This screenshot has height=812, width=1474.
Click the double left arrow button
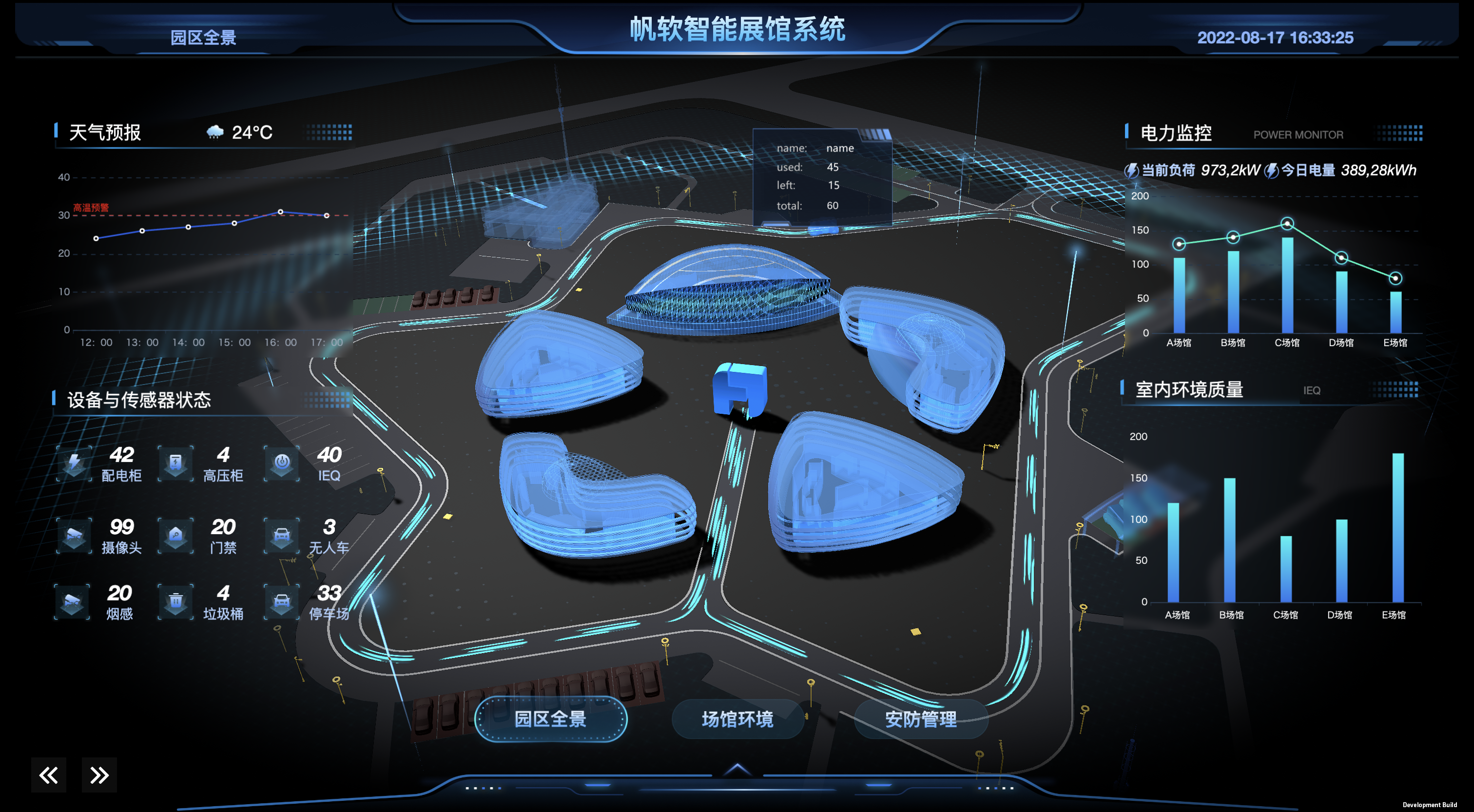coord(49,775)
